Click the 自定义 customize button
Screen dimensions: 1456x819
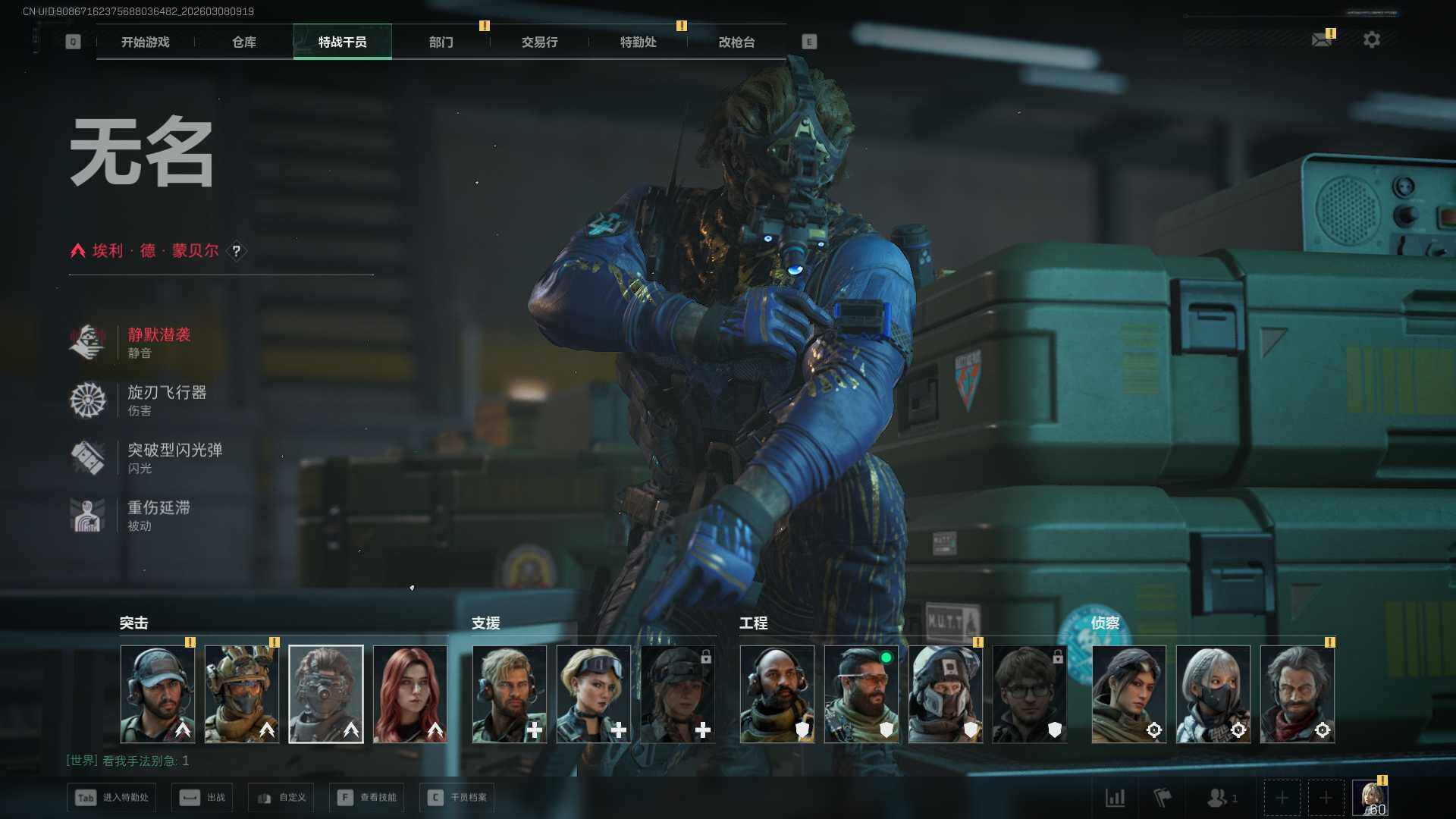(x=281, y=798)
